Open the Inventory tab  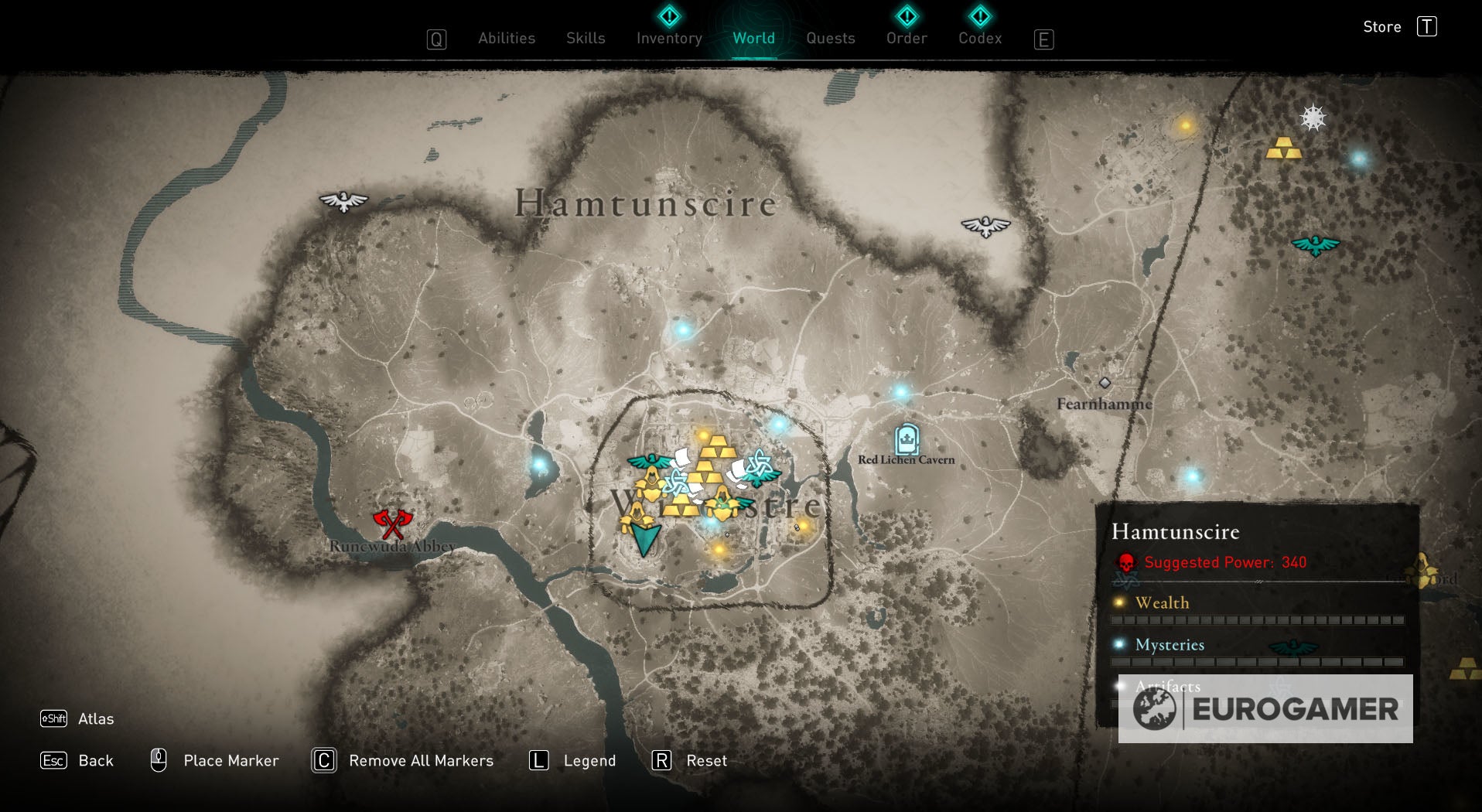(668, 38)
